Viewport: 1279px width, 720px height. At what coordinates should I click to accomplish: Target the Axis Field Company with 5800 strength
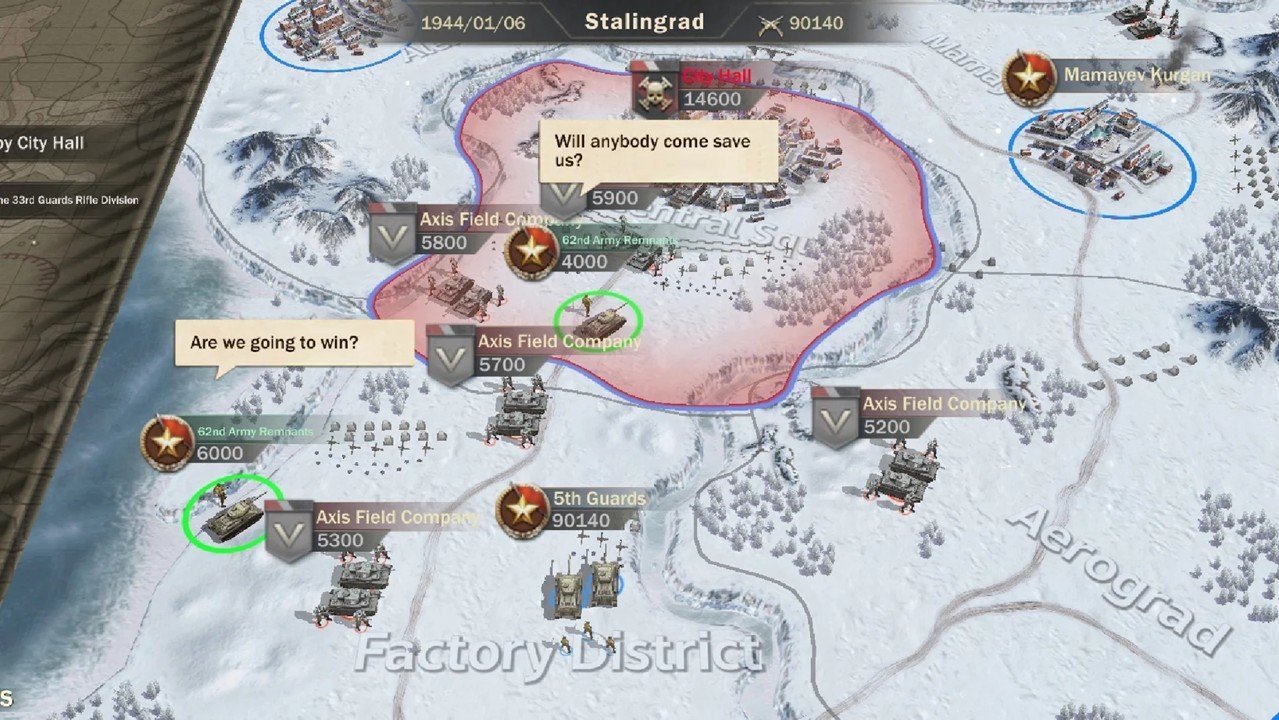coord(394,233)
